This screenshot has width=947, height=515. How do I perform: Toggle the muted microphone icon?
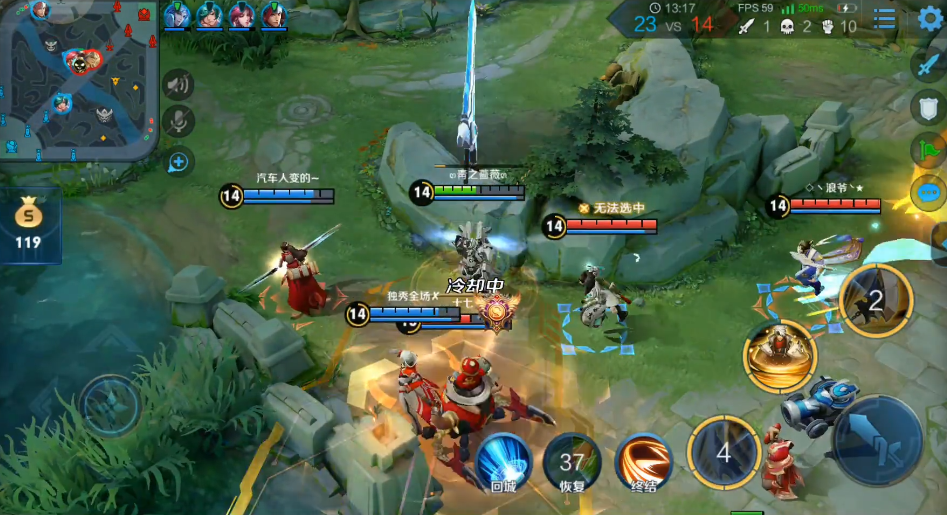(x=178, y=122)
